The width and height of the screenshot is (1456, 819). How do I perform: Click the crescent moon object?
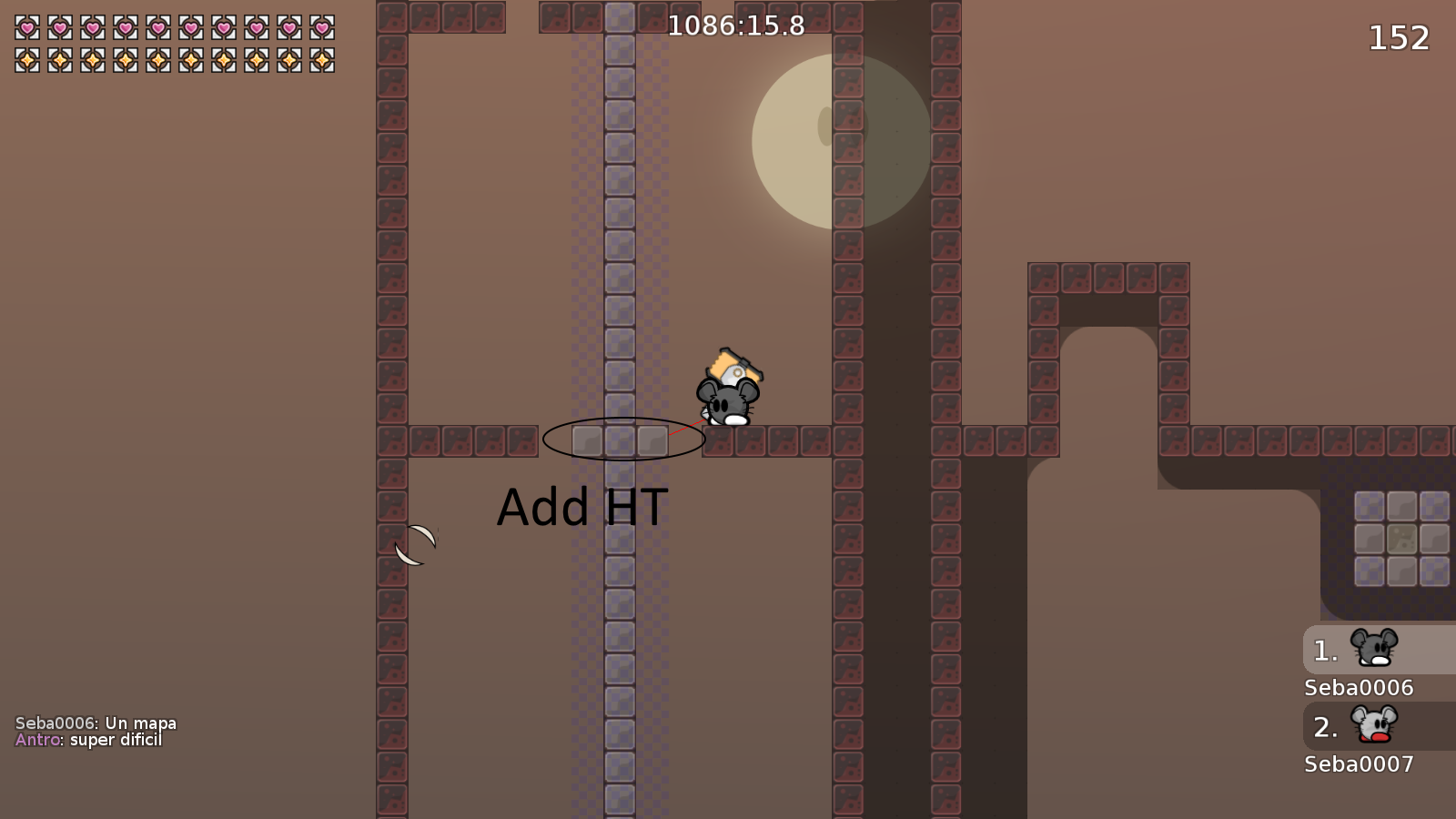pos(417,544)
